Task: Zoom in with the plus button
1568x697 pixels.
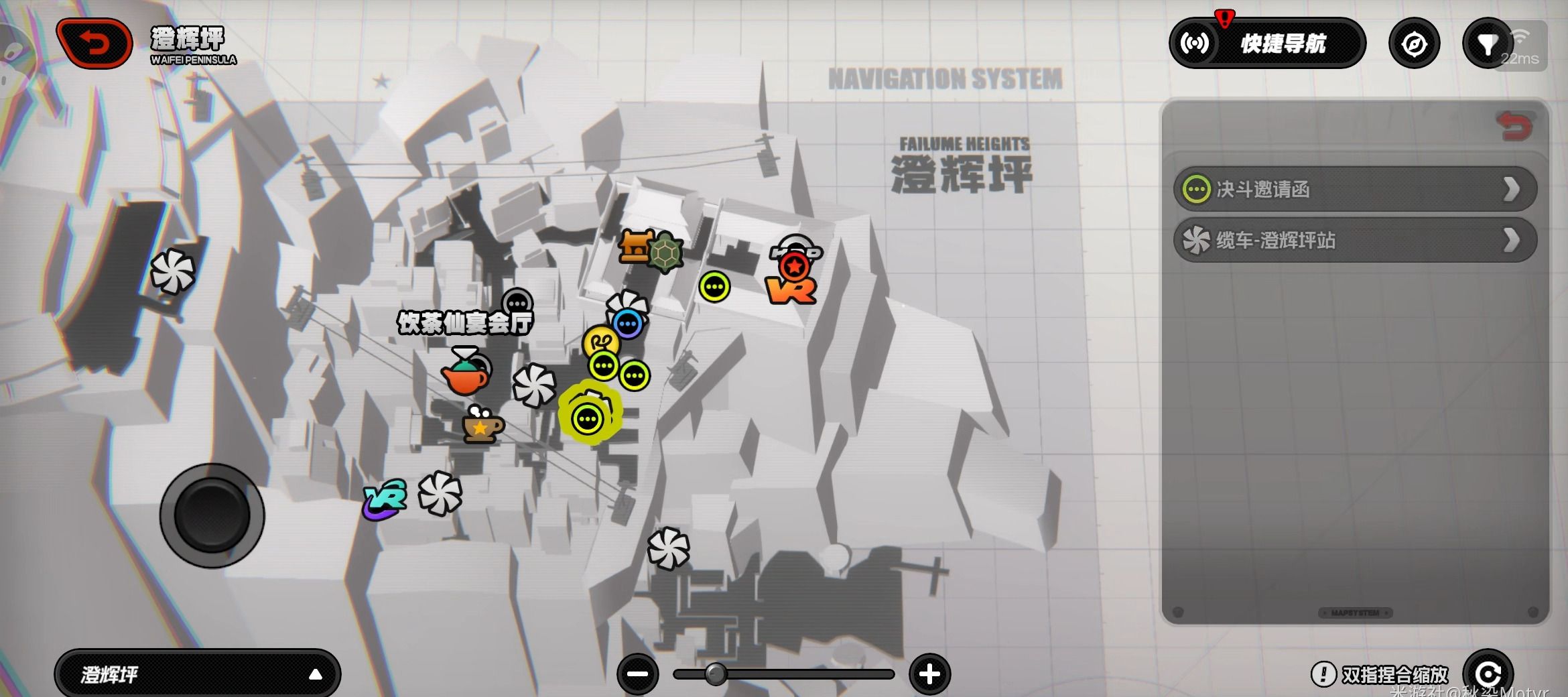Action: coord(929,674)
